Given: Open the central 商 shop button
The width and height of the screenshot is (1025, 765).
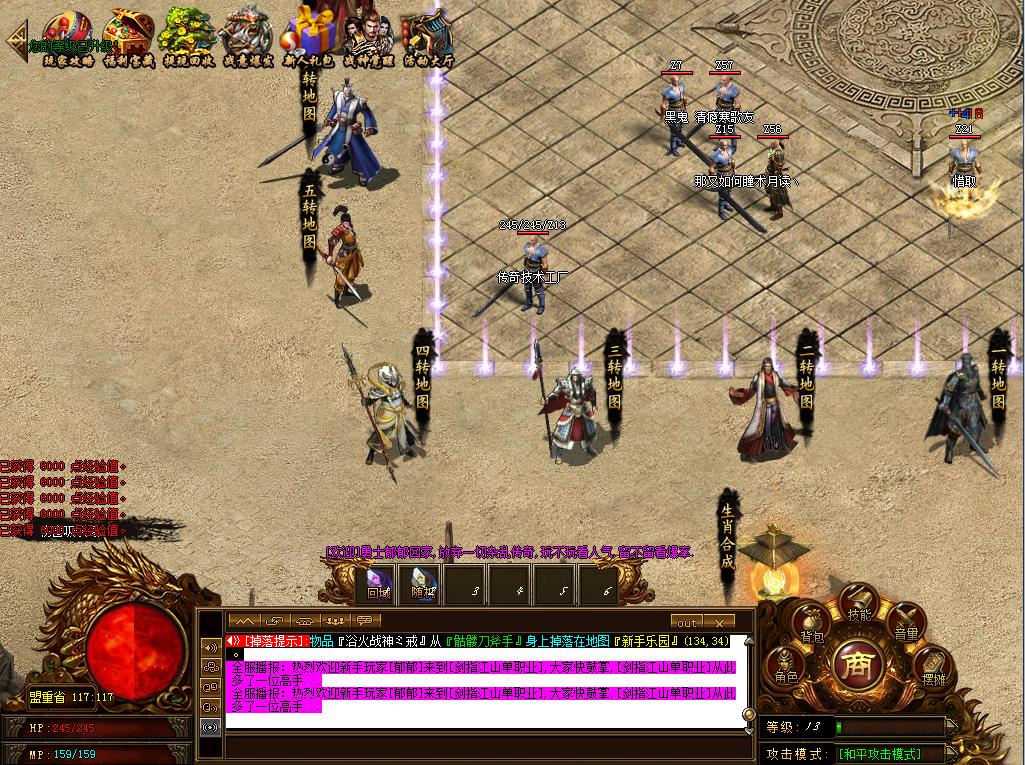Looking at the screenshot, I should [x=859, y=665].
